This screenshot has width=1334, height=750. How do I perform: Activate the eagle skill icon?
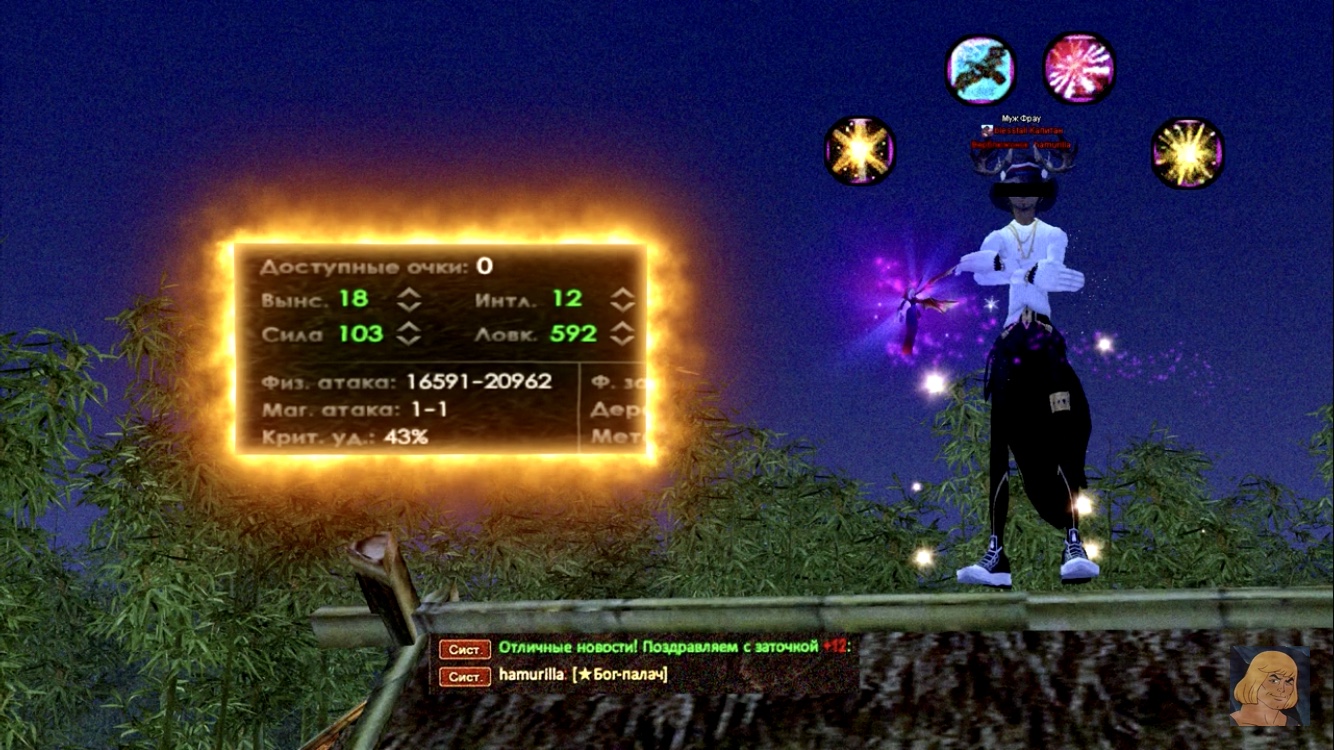pos(981,69)
